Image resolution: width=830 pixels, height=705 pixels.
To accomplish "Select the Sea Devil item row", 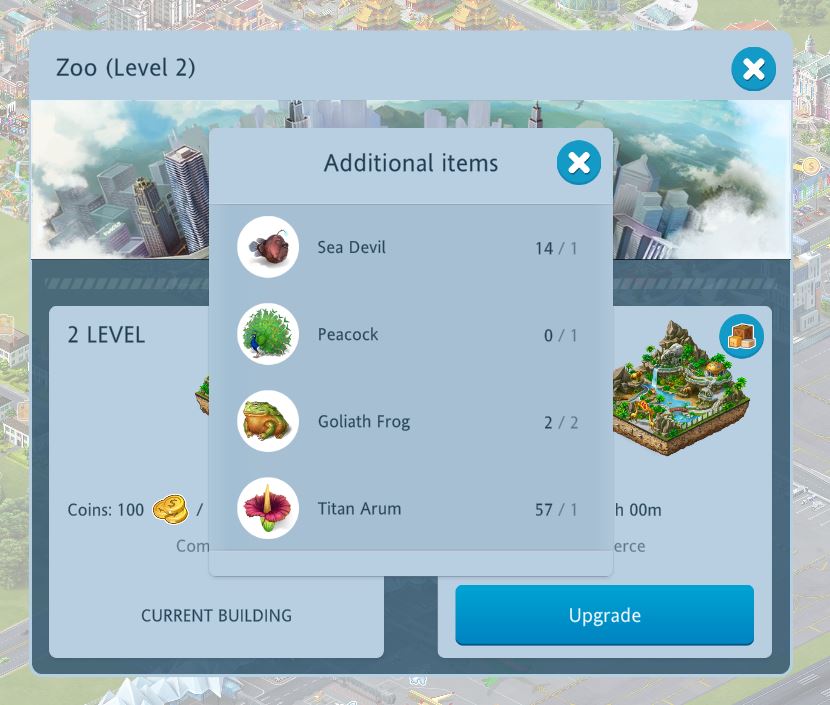I will pos(410,248).
